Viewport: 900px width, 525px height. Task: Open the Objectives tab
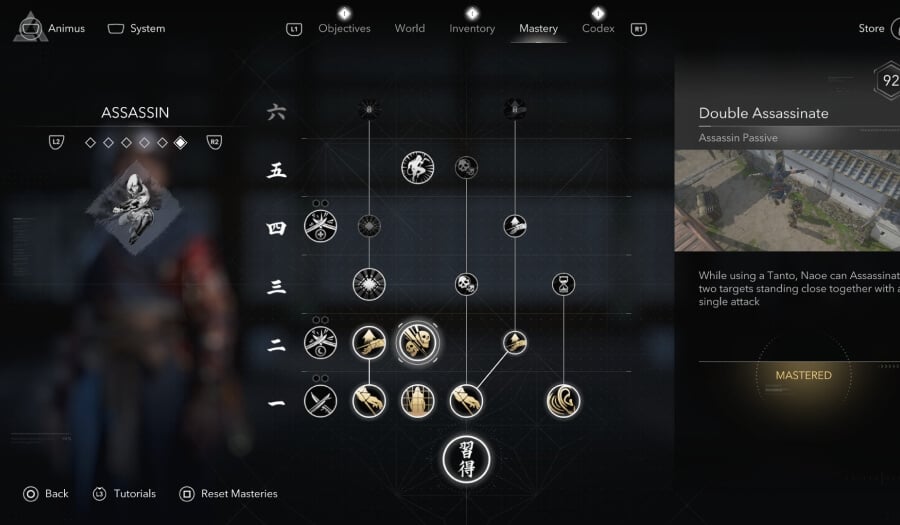(344, 29)
